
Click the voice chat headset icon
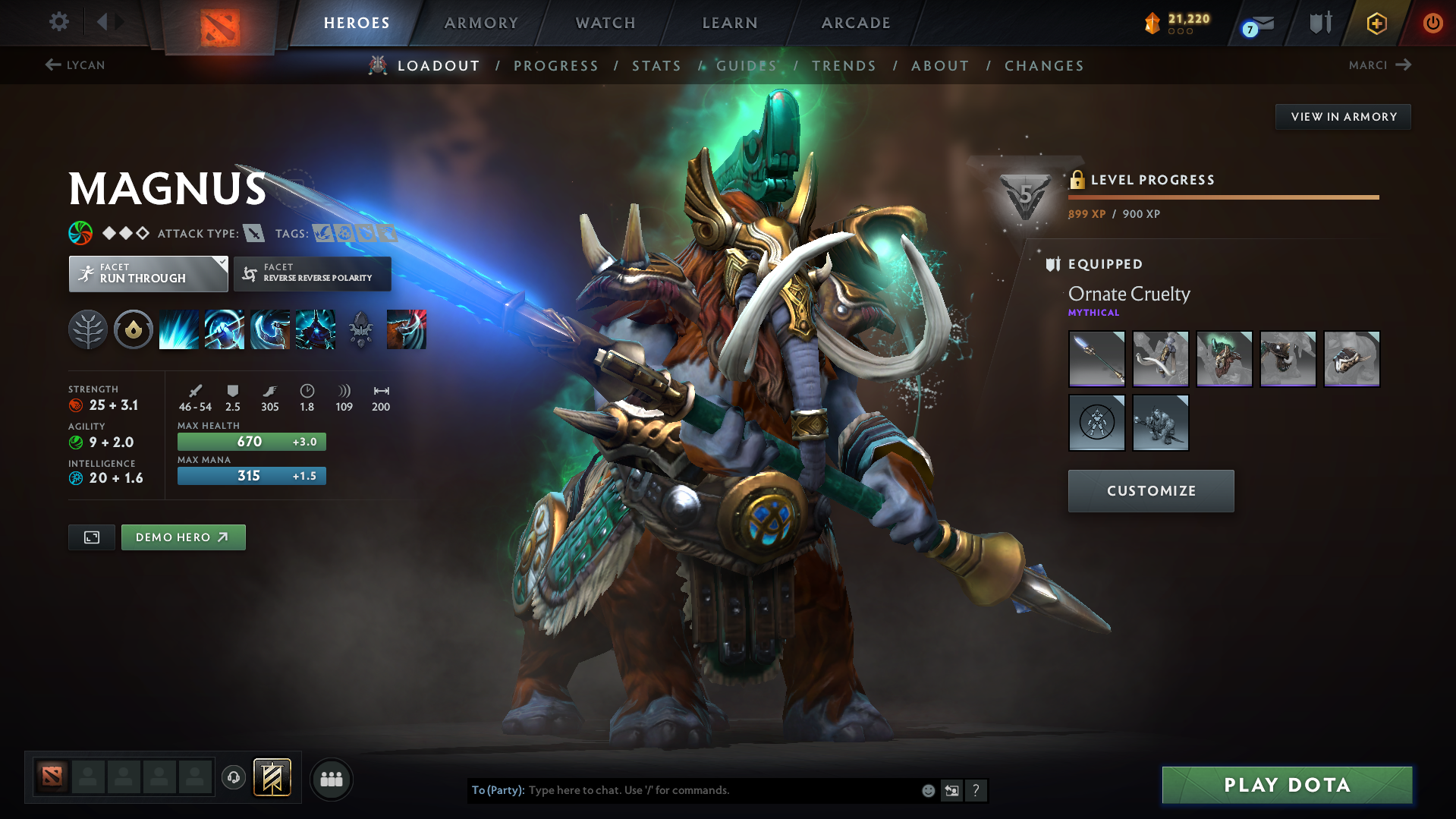click(x=233, y=778)
